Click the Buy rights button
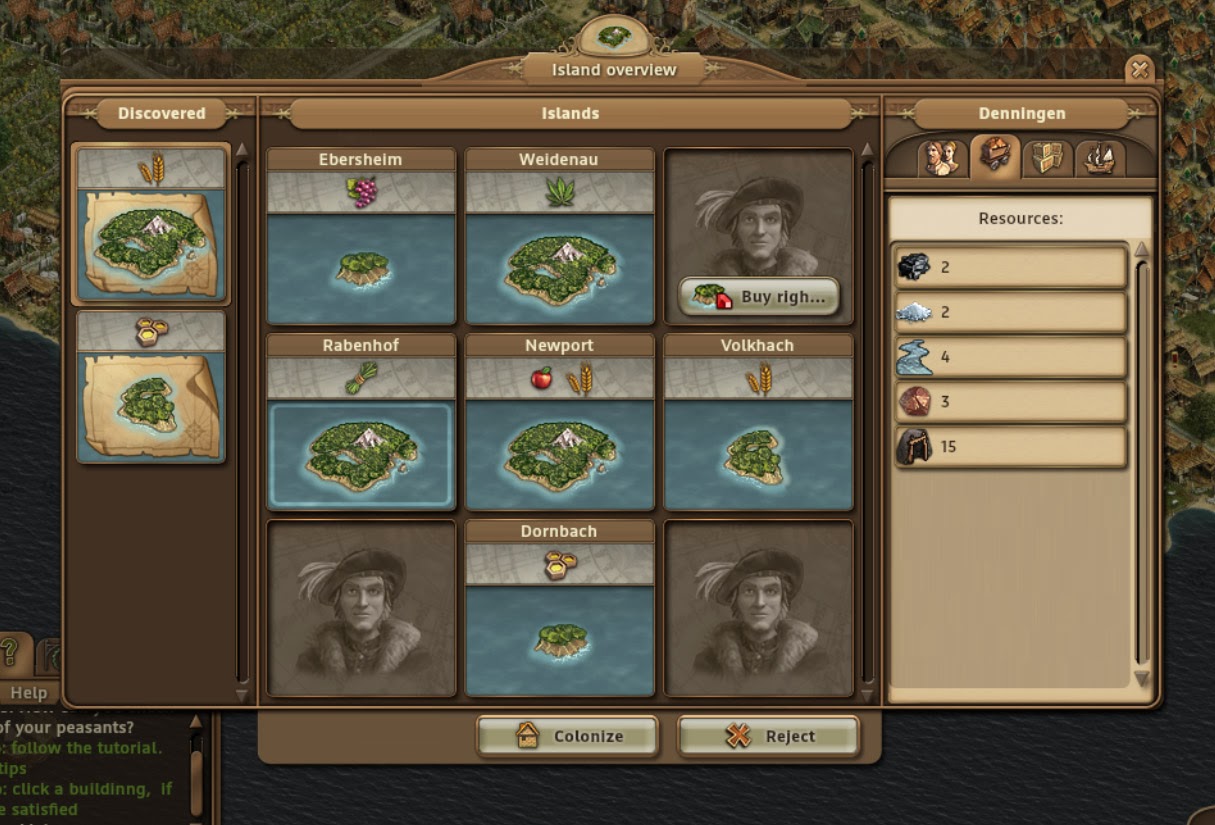The image size is (1215, 825). 759,297
